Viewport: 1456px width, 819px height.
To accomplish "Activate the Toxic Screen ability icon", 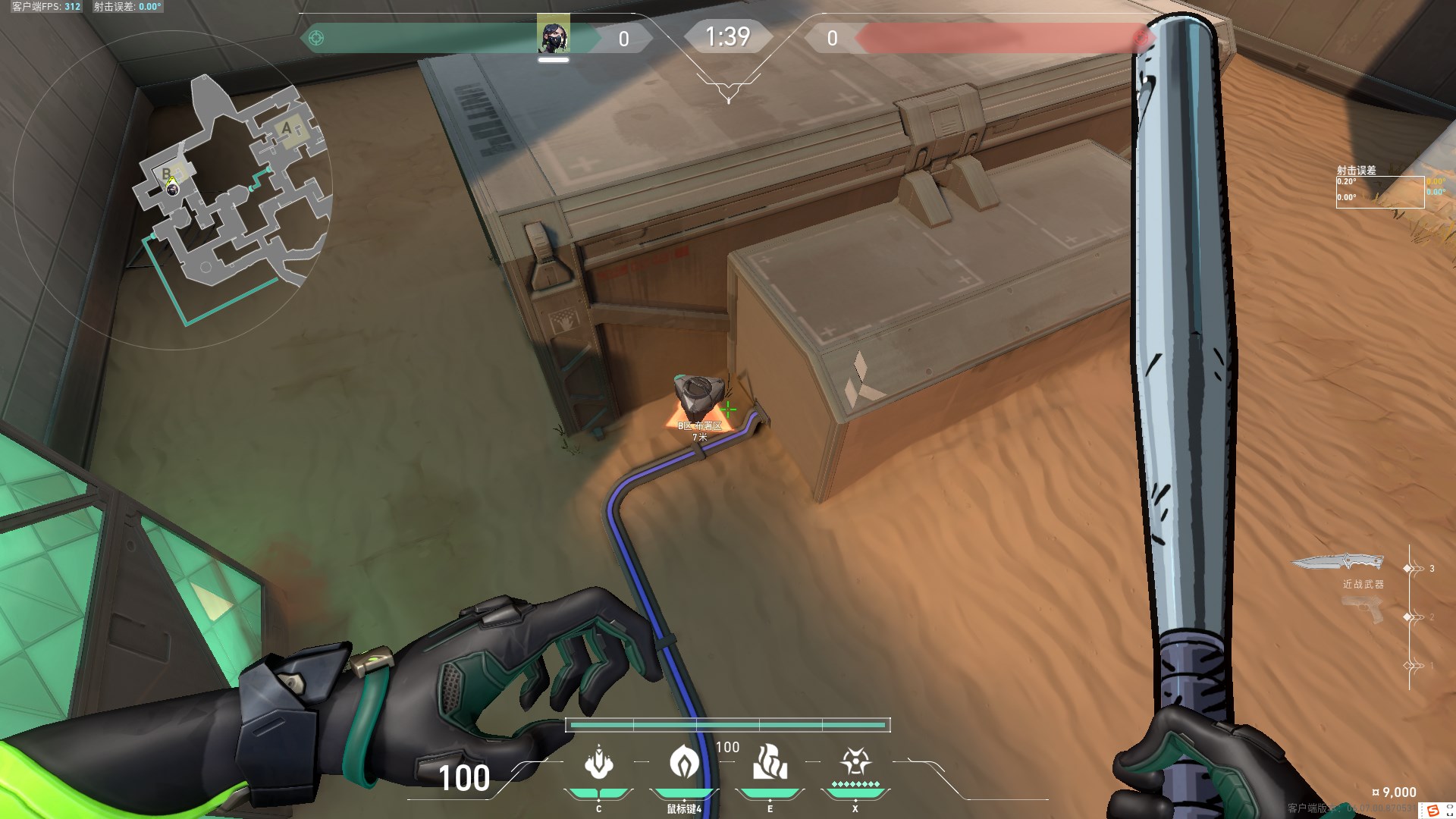I will click(x=770, y=762).
